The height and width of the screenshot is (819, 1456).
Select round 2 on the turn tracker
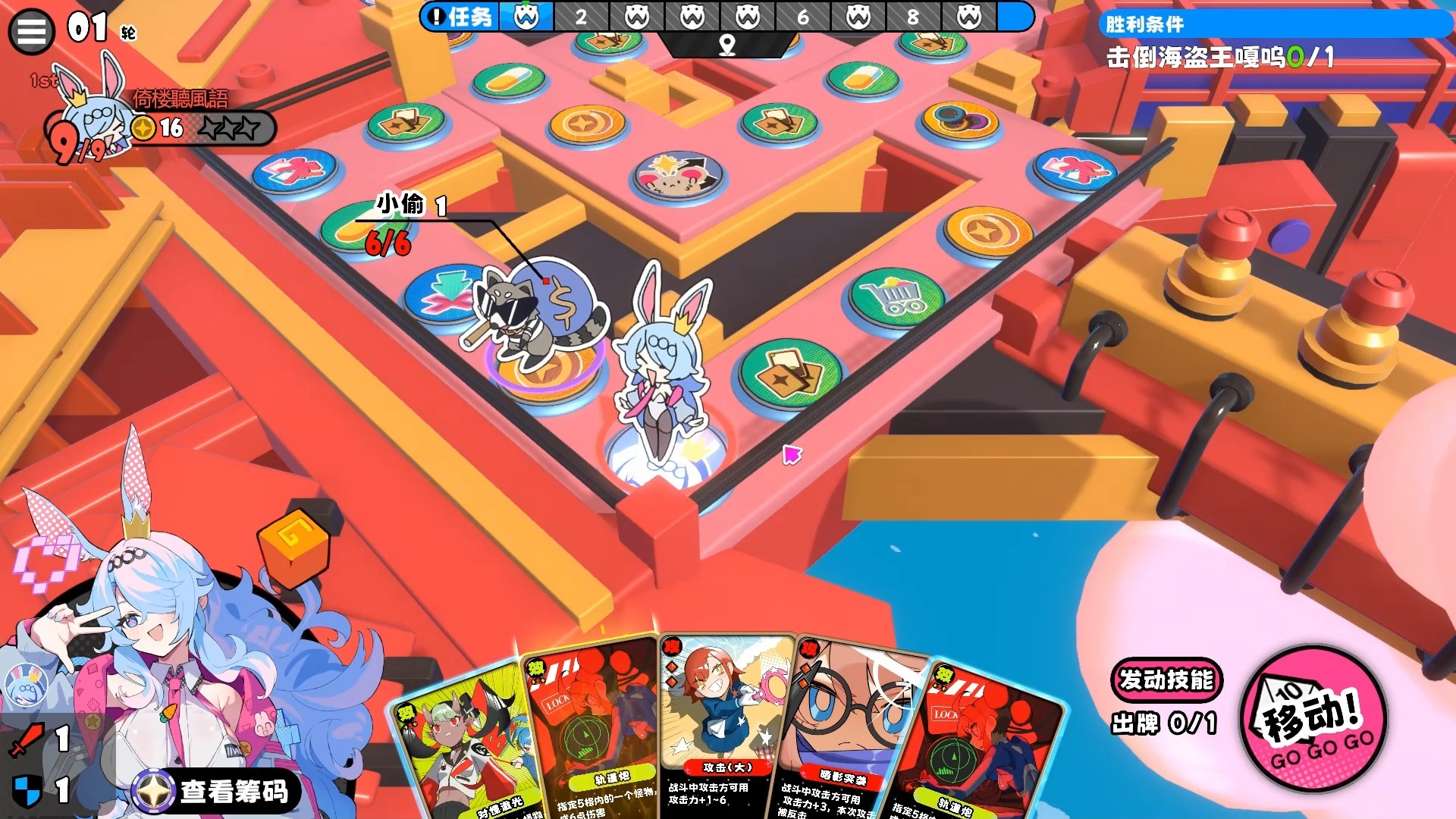(x=581, y=17)
